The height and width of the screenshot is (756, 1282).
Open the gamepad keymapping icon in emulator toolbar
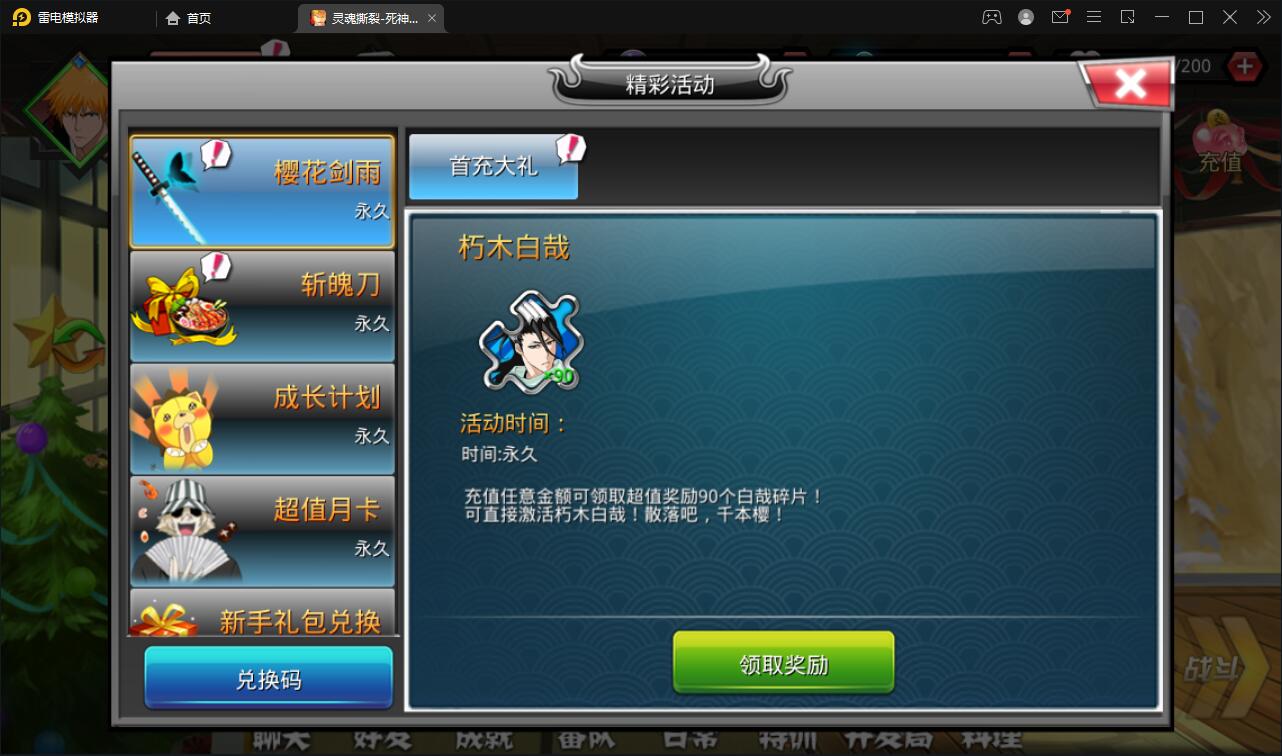tap(992, 17)
